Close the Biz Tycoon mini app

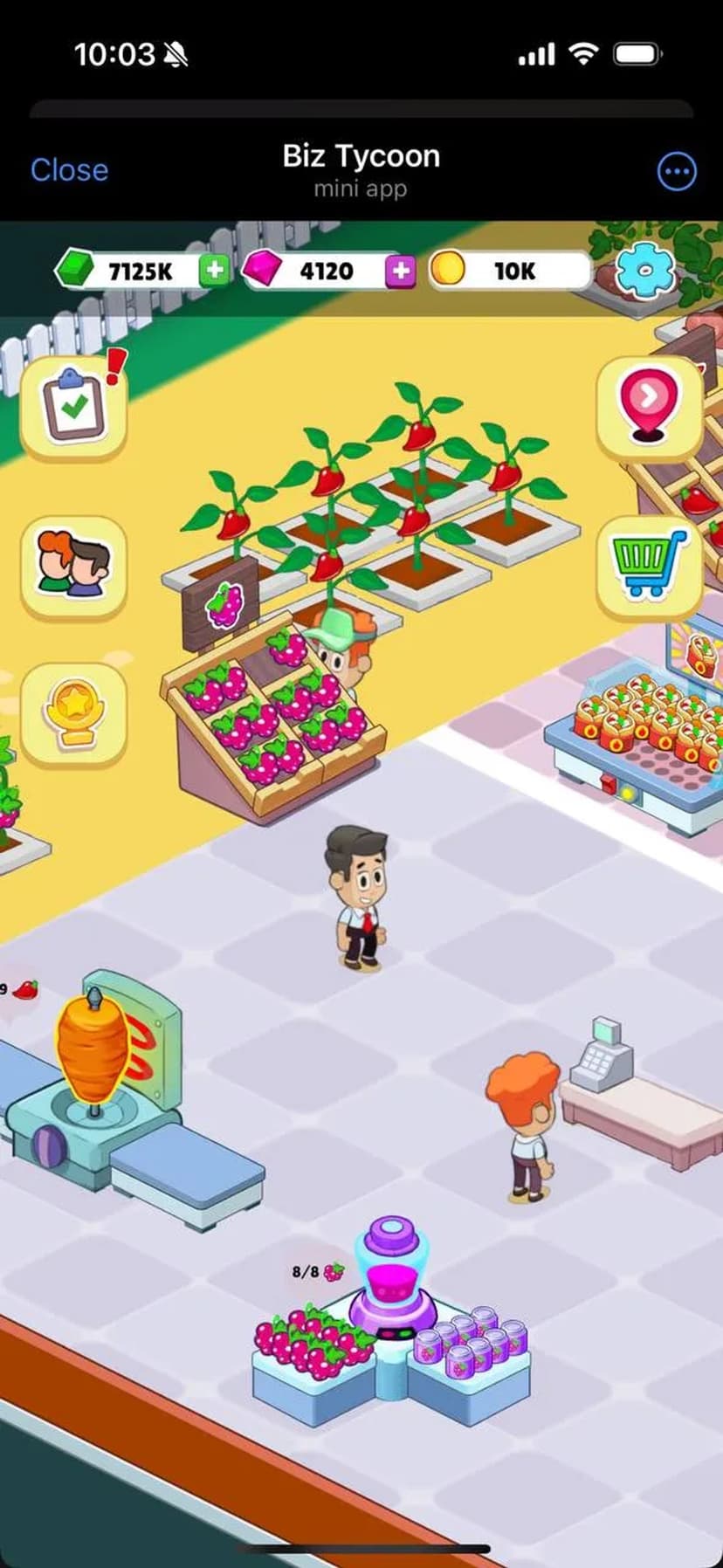click(x=70, y=170)
